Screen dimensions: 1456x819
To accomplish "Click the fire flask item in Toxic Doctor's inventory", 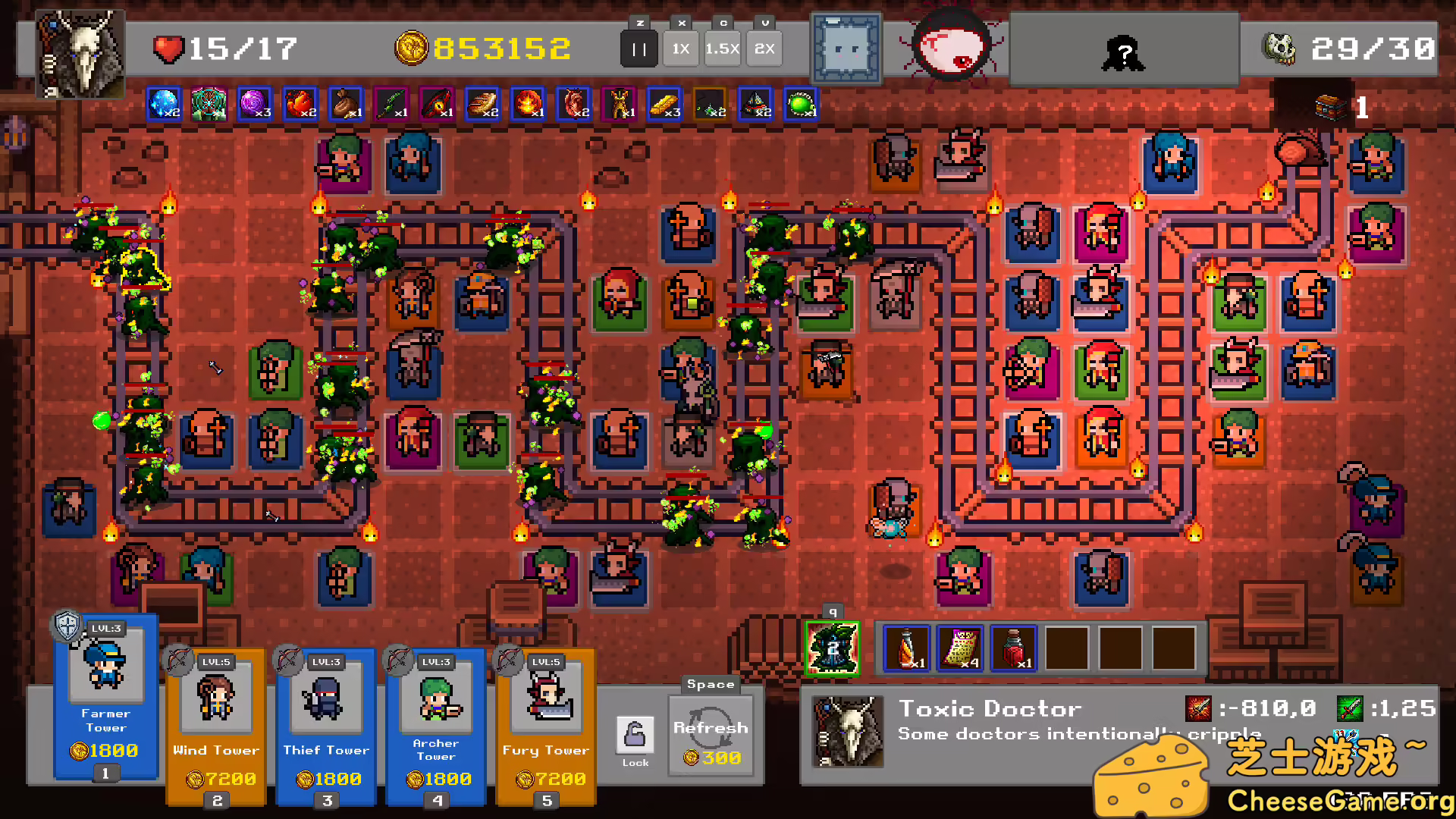I will coord(907,647).
